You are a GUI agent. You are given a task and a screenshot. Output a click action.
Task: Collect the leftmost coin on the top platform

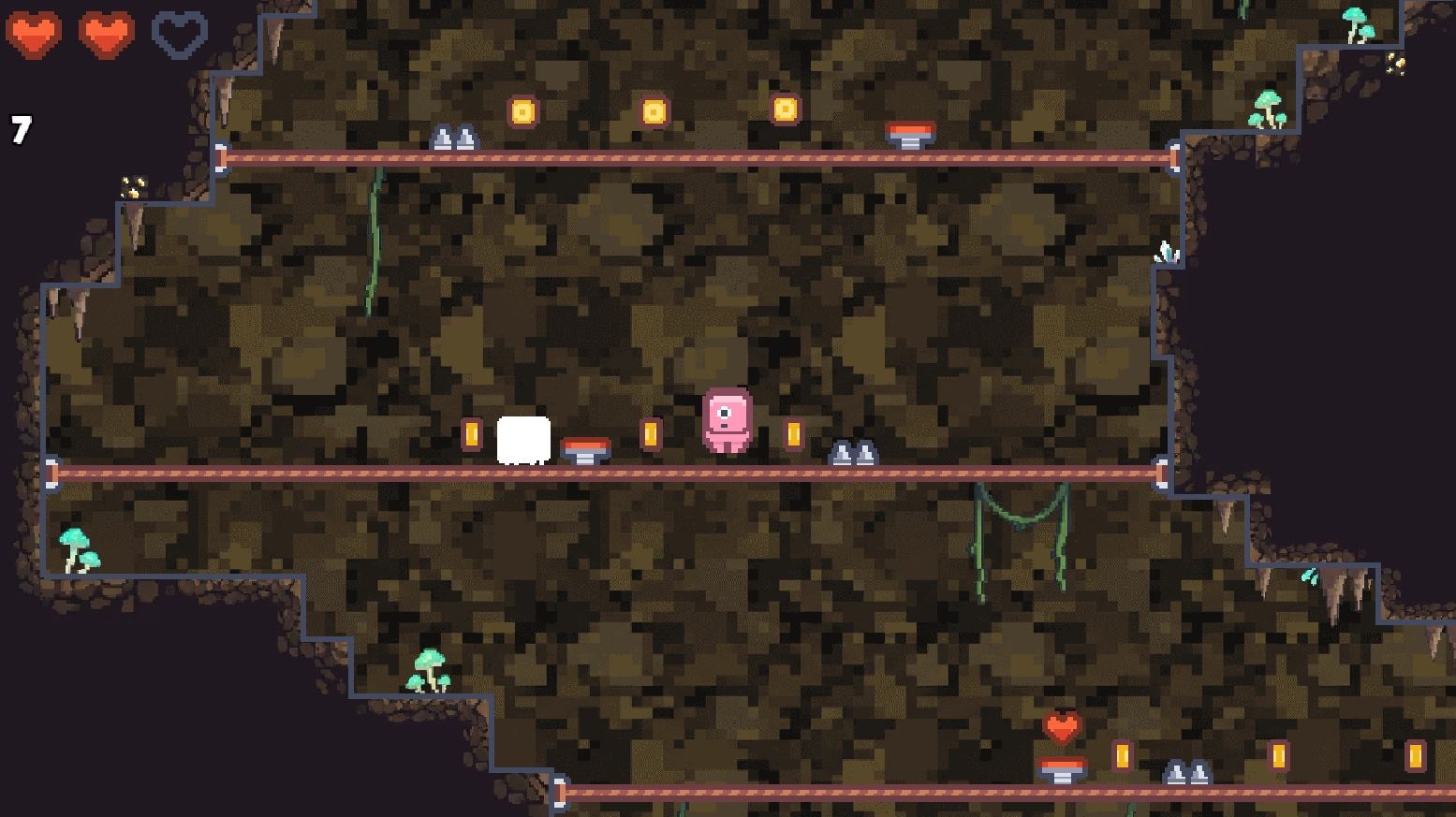point(522,109)
